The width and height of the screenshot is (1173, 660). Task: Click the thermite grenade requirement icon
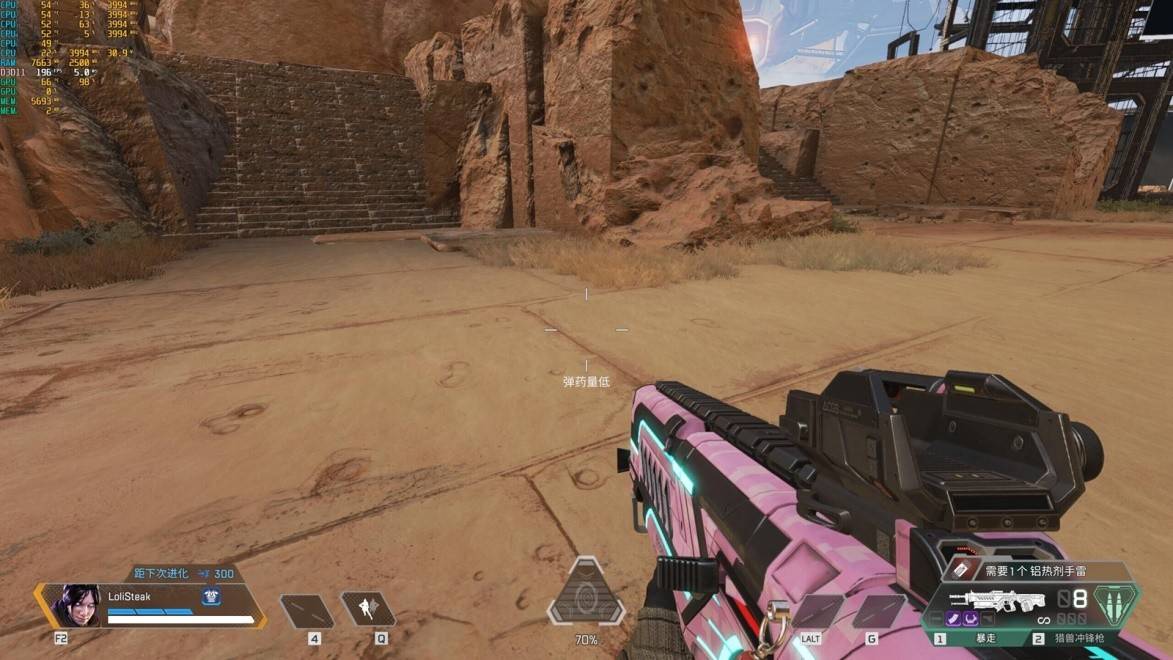961,570
